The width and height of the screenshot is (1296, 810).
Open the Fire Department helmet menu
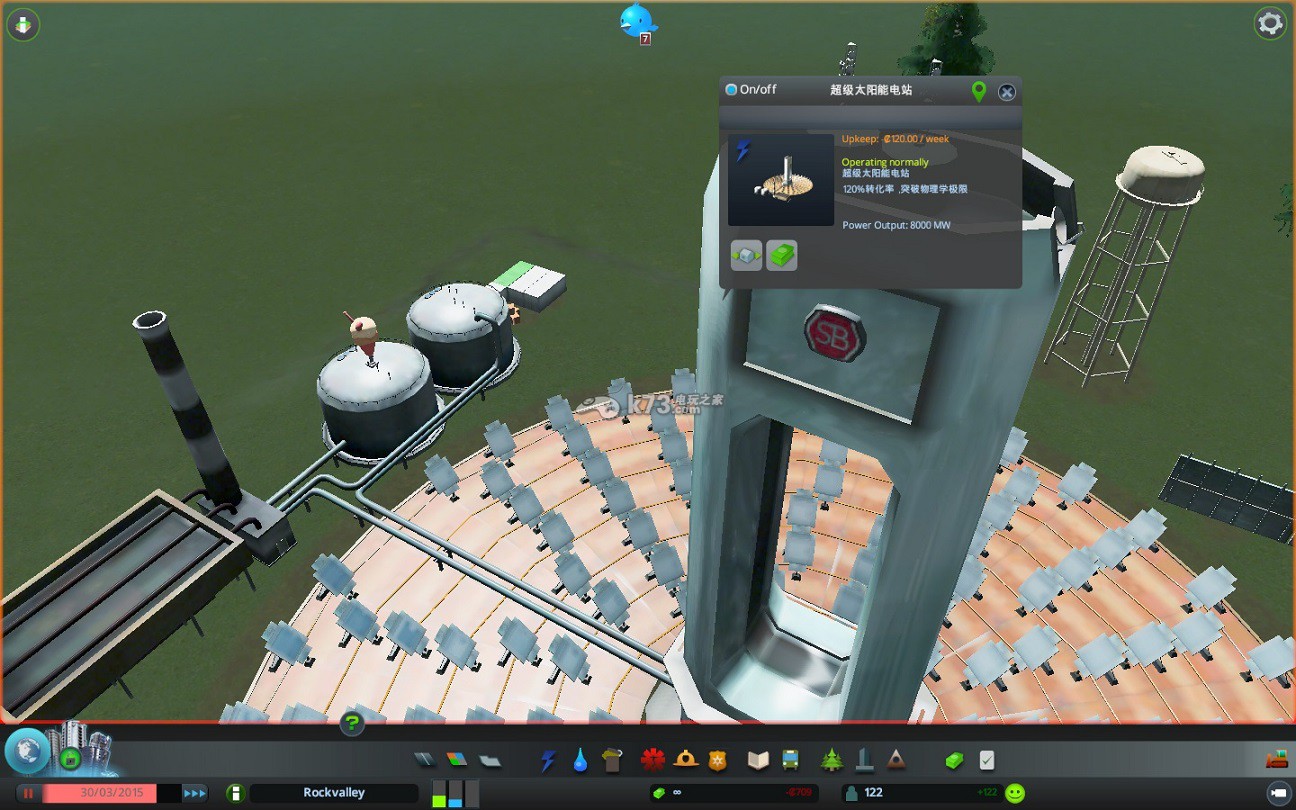(685, 760)
